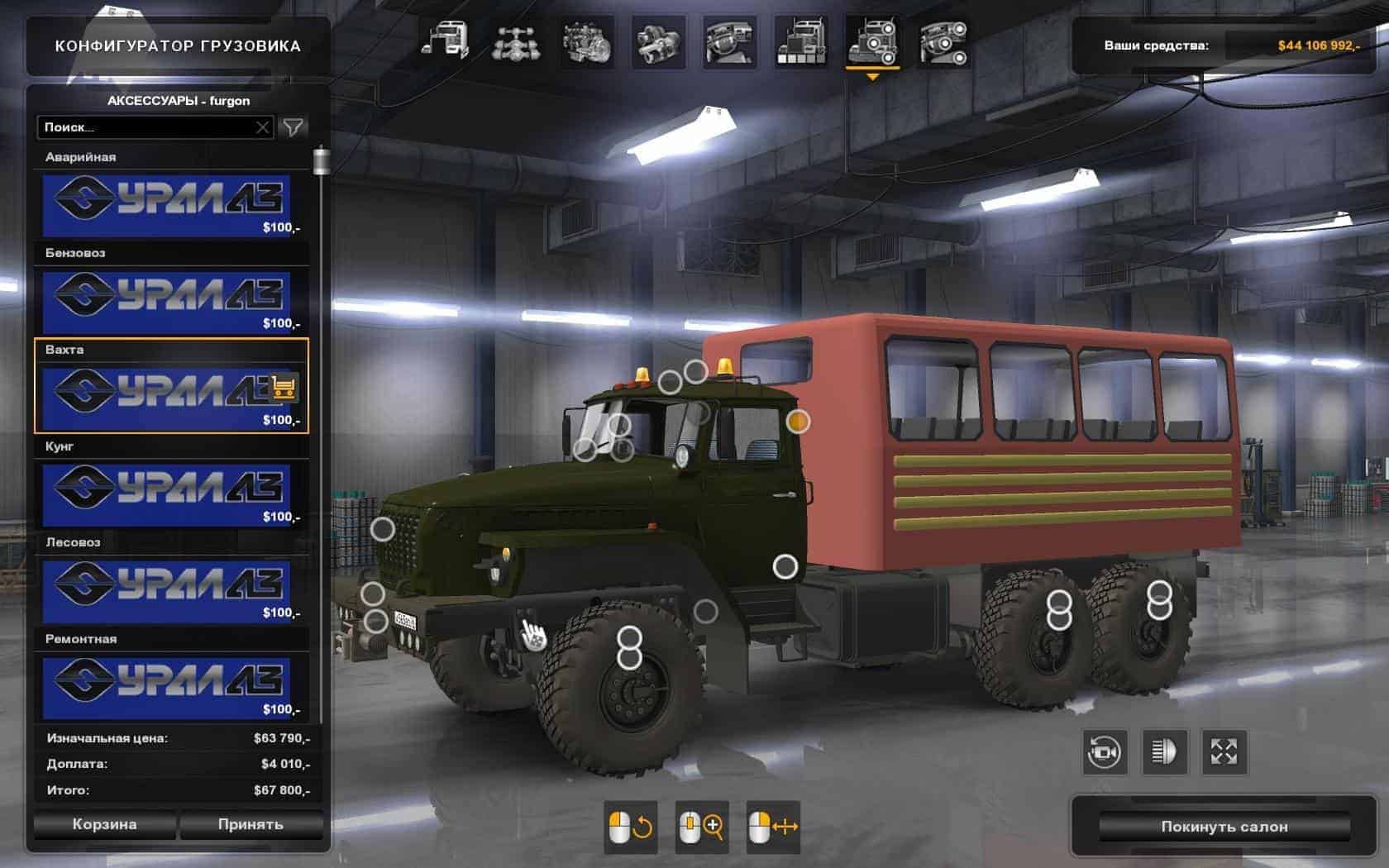The height and width of the screenshot is (868, 1389).
Task: Toggle the truck headlights
Action: click(x=1164, y=752)
